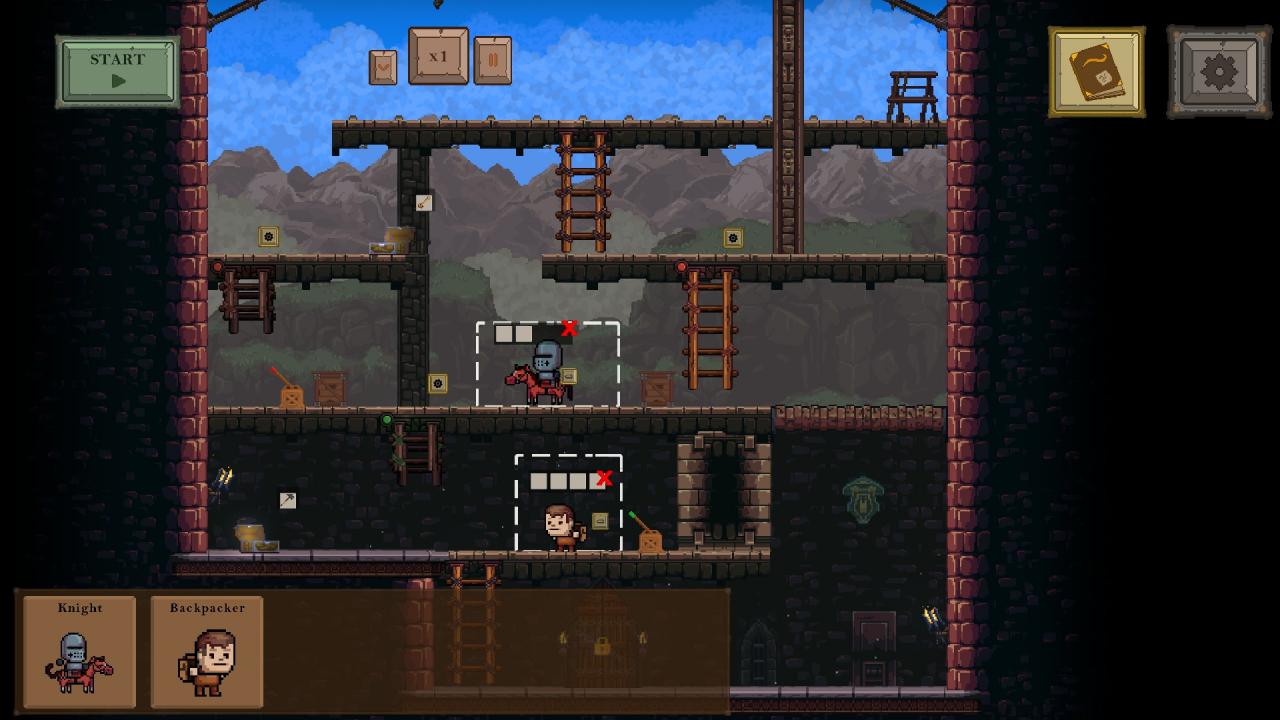Change the x1 game speed
The image size is (1280, 720).
pos(438,57)
